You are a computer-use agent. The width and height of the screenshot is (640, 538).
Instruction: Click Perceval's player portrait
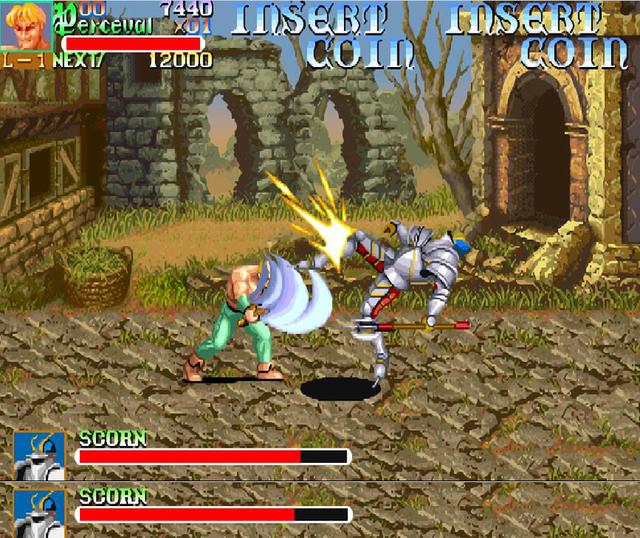coord(26,25)
